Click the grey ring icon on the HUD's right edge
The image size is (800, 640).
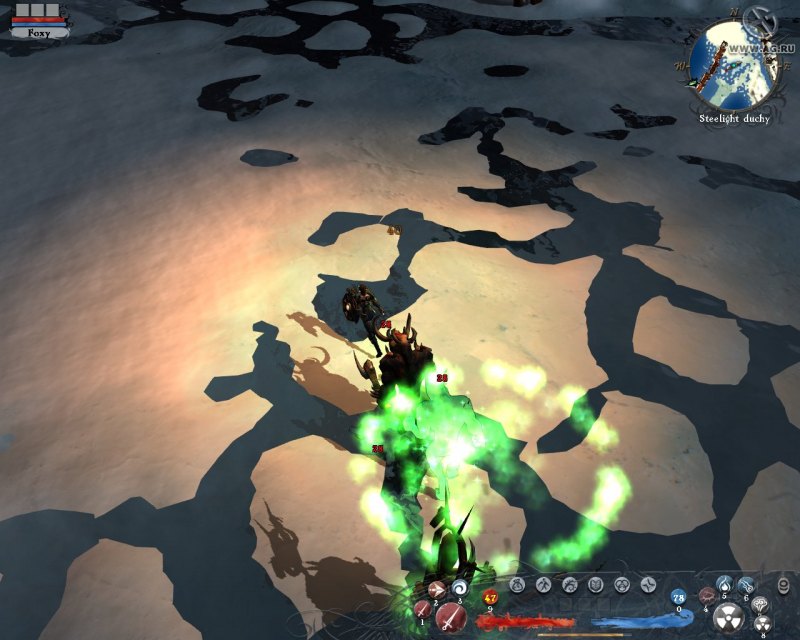tap(782, 587)
